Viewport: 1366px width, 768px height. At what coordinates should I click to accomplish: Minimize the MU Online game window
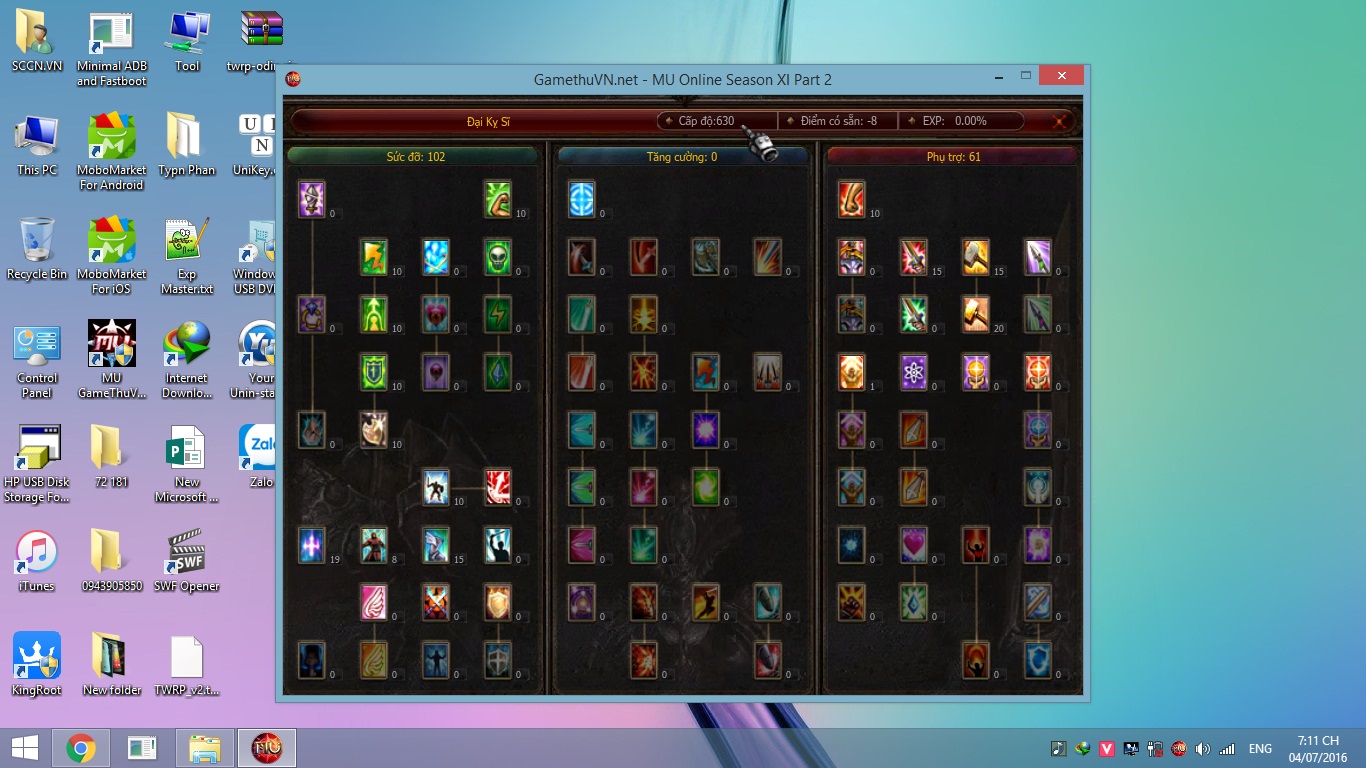point(997,76)
